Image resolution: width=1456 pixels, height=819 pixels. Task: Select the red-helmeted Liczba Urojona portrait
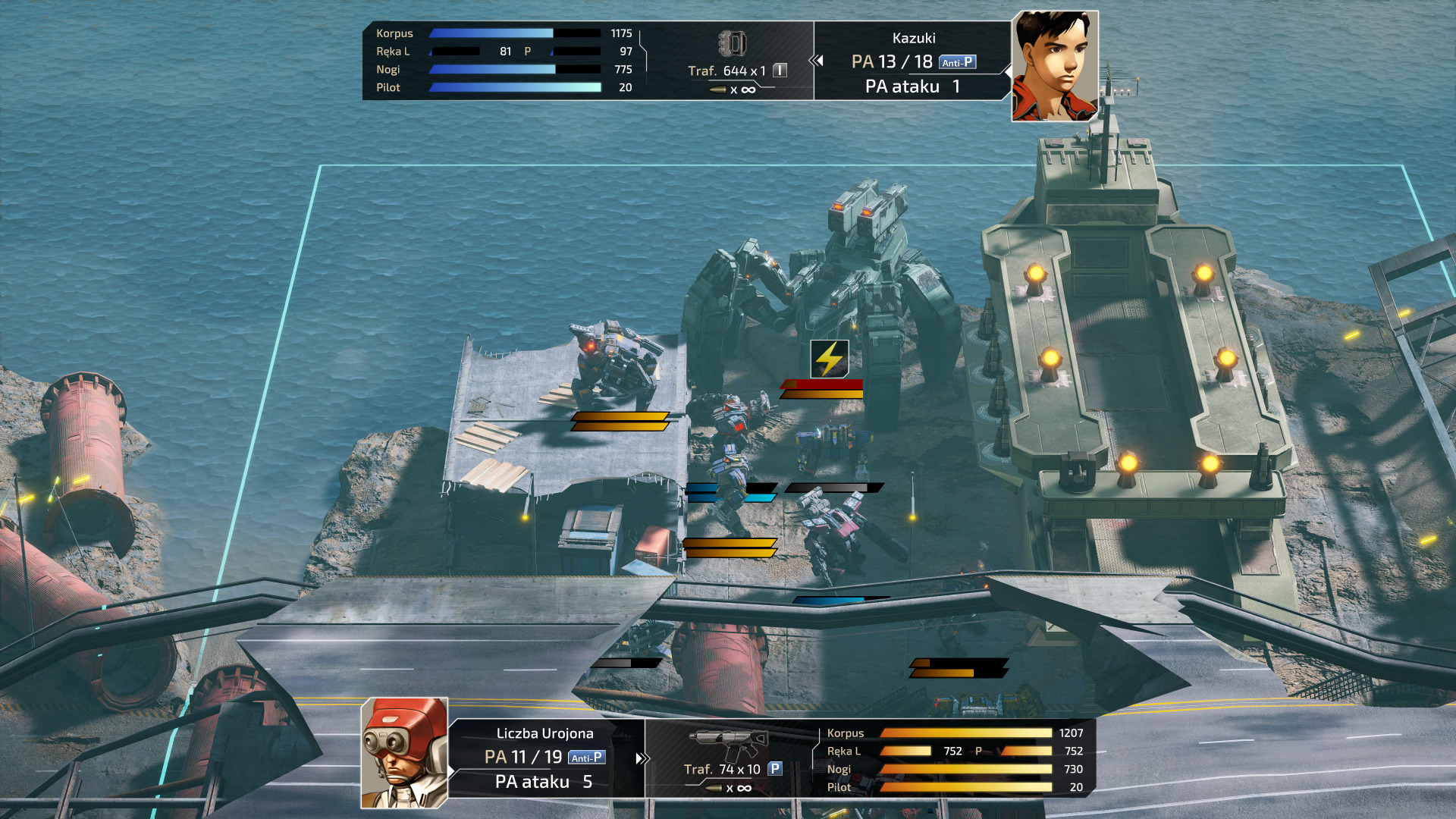coord(404,753)
